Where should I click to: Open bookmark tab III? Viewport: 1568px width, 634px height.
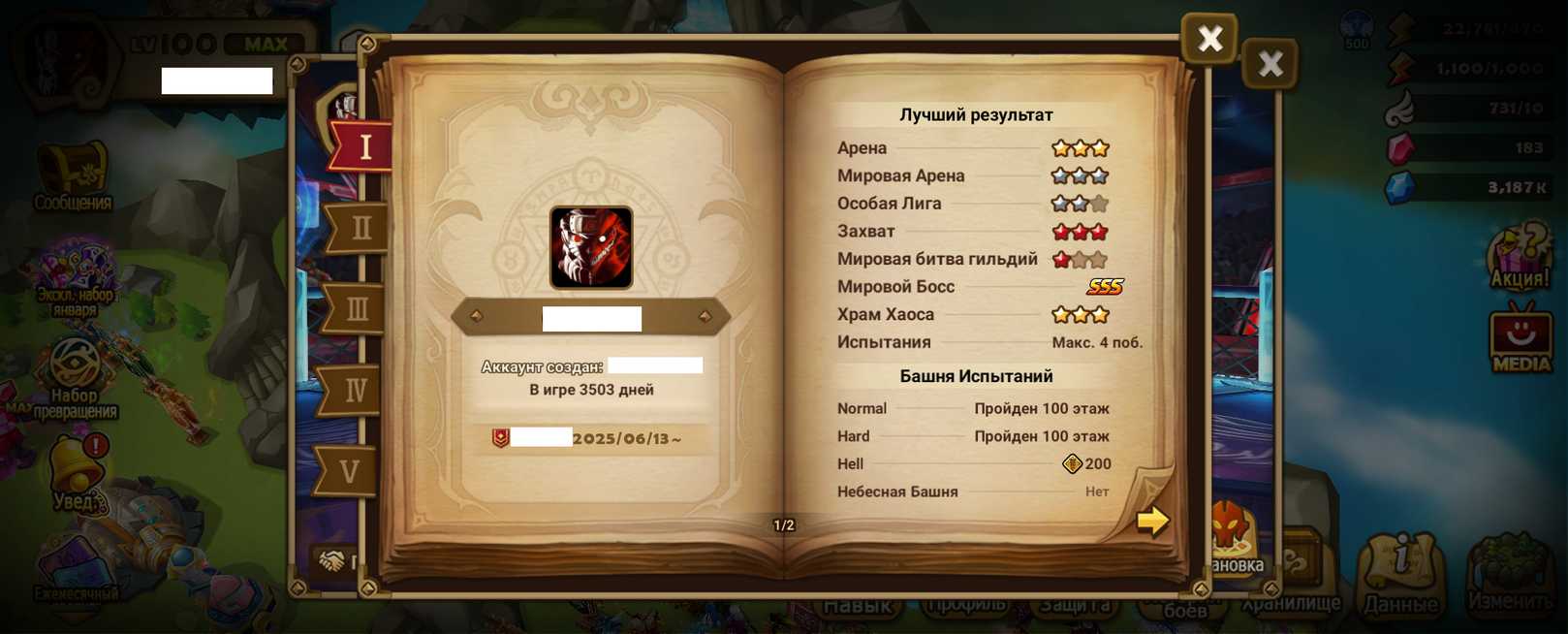[357, 309]
